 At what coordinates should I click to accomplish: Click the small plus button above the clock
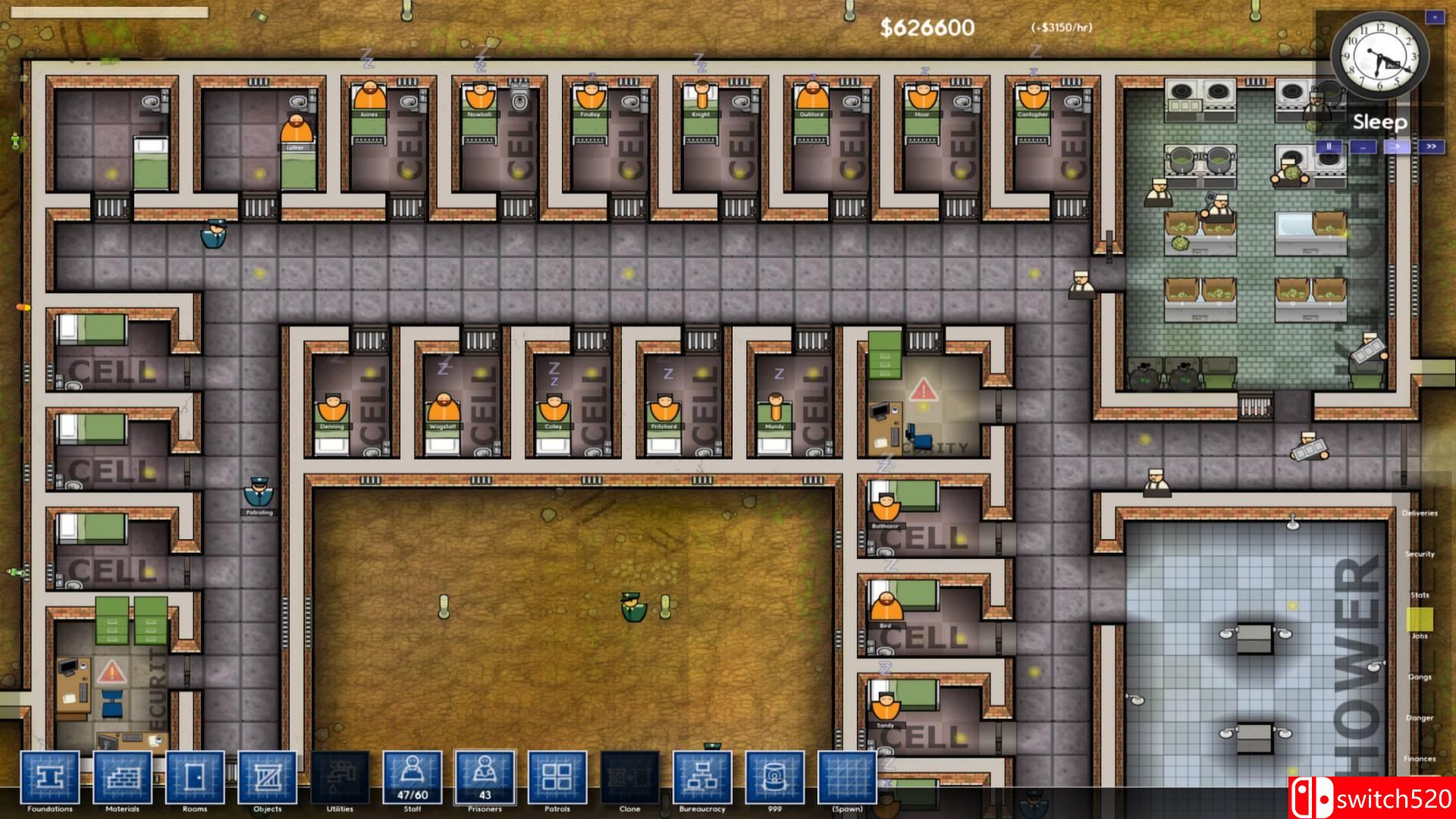coord(1435,17)
